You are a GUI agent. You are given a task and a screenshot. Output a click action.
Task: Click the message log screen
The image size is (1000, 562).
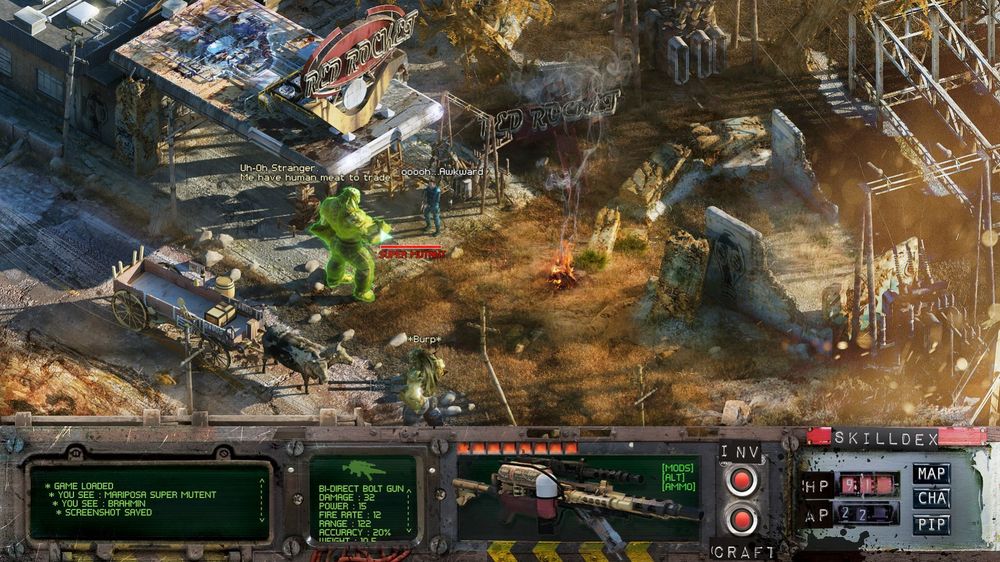click(150, 499)
